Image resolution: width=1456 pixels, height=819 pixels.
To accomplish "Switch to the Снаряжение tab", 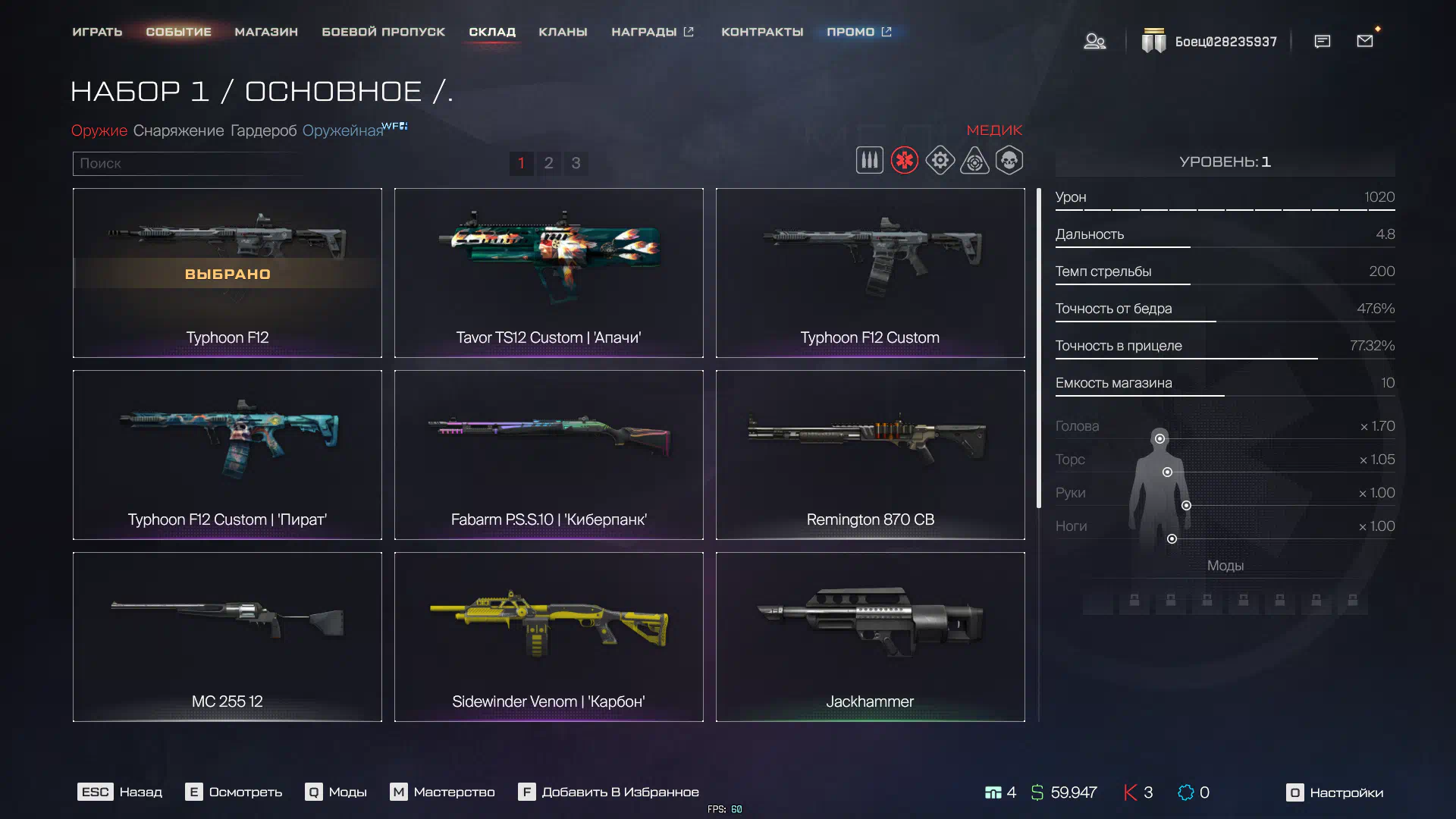I will point(178,130).
